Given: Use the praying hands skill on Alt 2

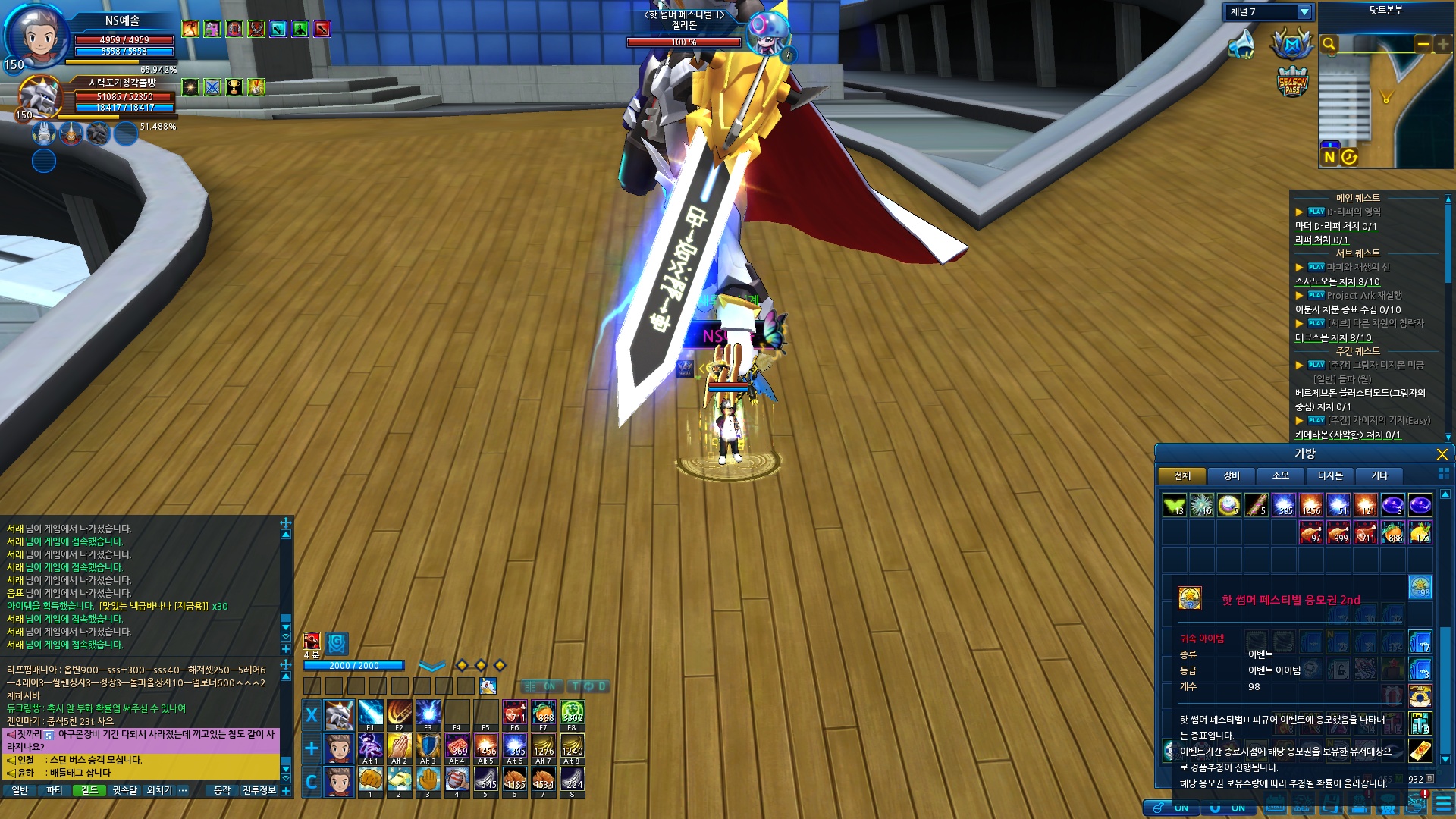Looking at the screenshot, I should click(x=399, y=747).
